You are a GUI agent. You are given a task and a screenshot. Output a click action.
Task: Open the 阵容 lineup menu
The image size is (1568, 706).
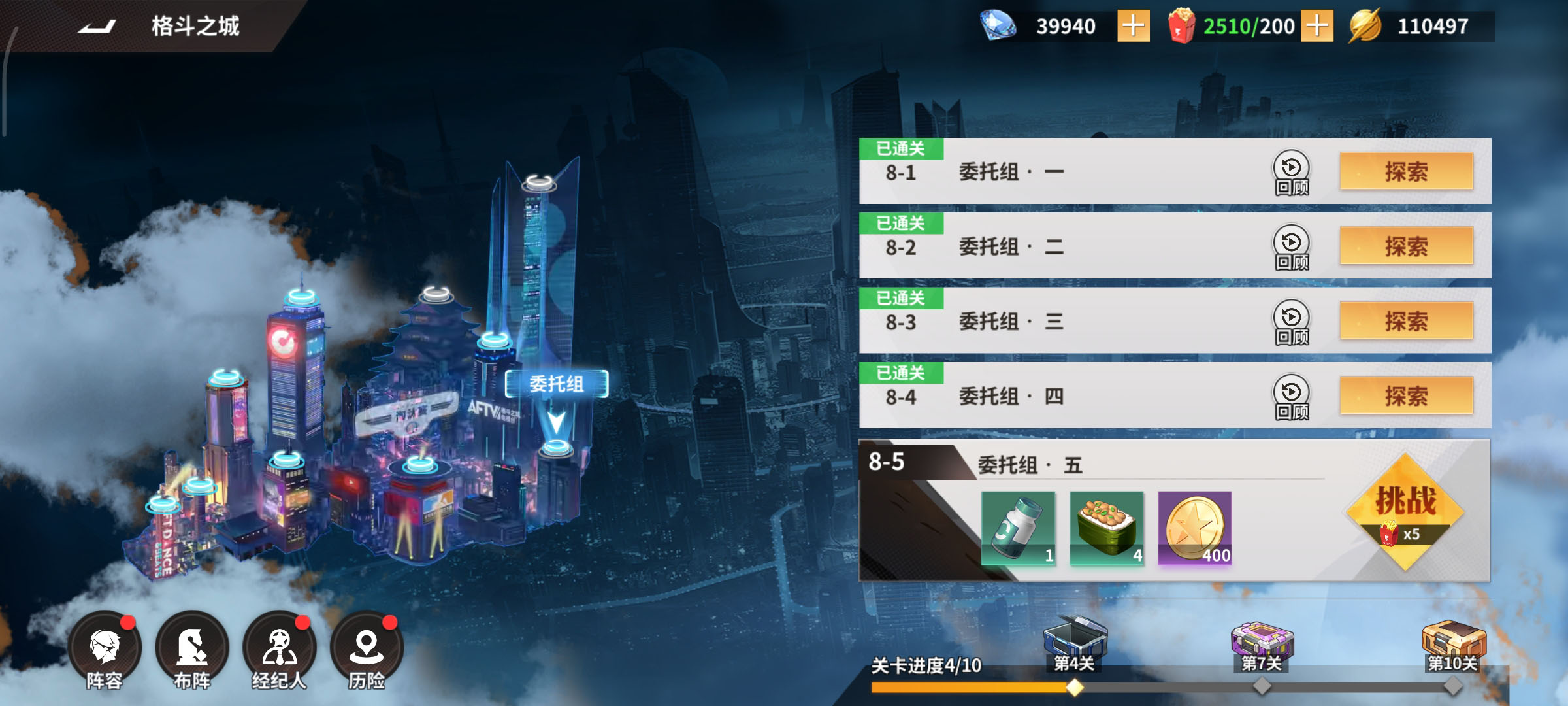click(105, 650)
